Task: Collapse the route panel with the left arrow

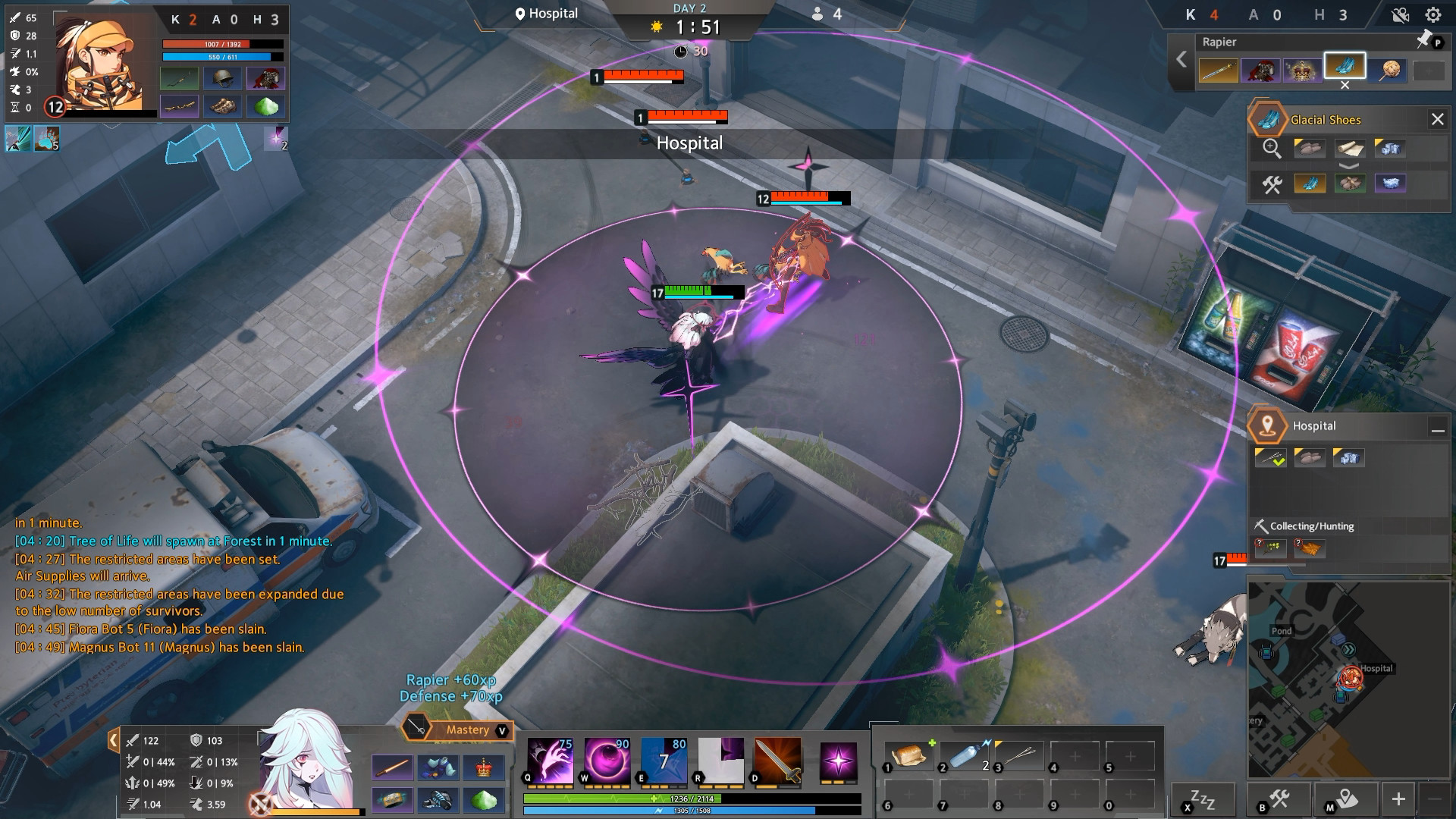Action: click(1181, 59)
